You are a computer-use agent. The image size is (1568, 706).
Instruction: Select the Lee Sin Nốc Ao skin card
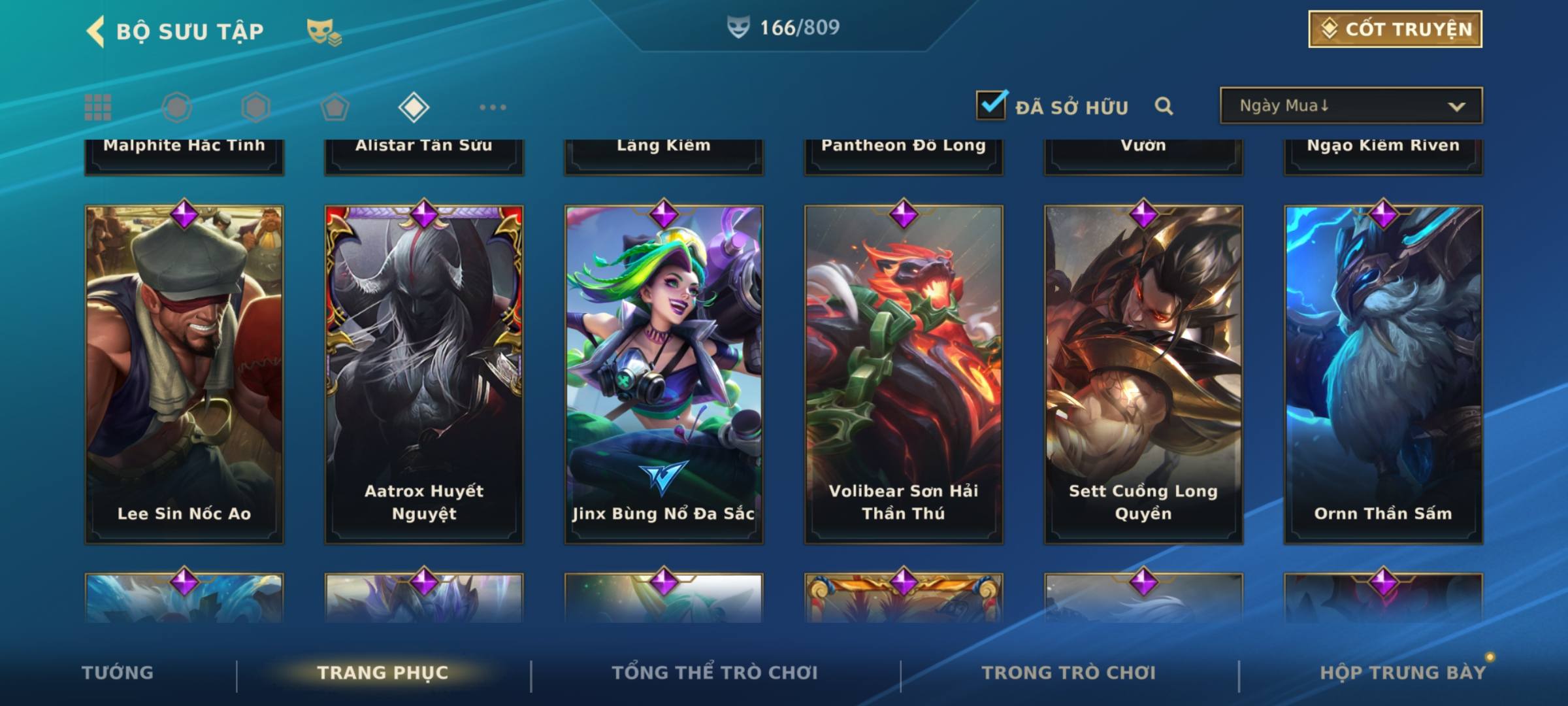(184, 374)
